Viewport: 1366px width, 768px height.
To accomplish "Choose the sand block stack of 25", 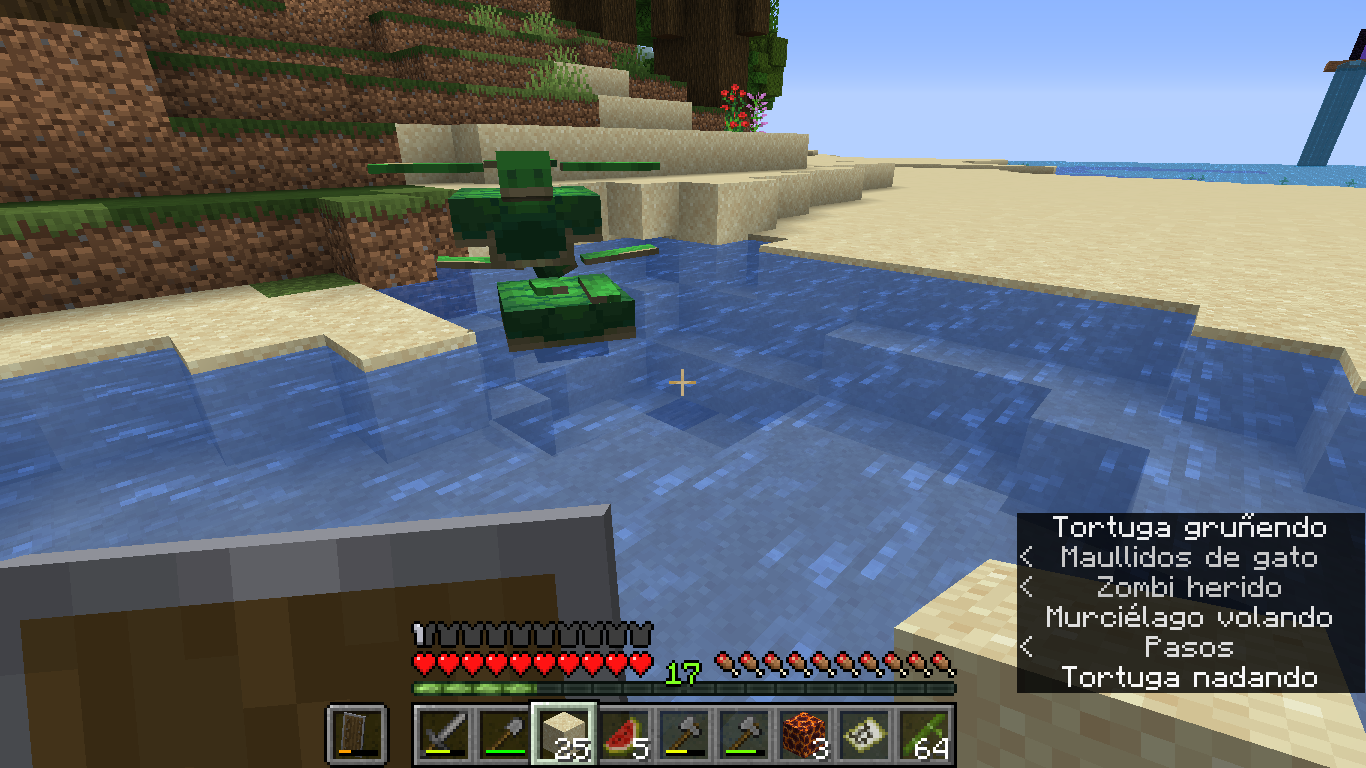I will coord(564,733).
